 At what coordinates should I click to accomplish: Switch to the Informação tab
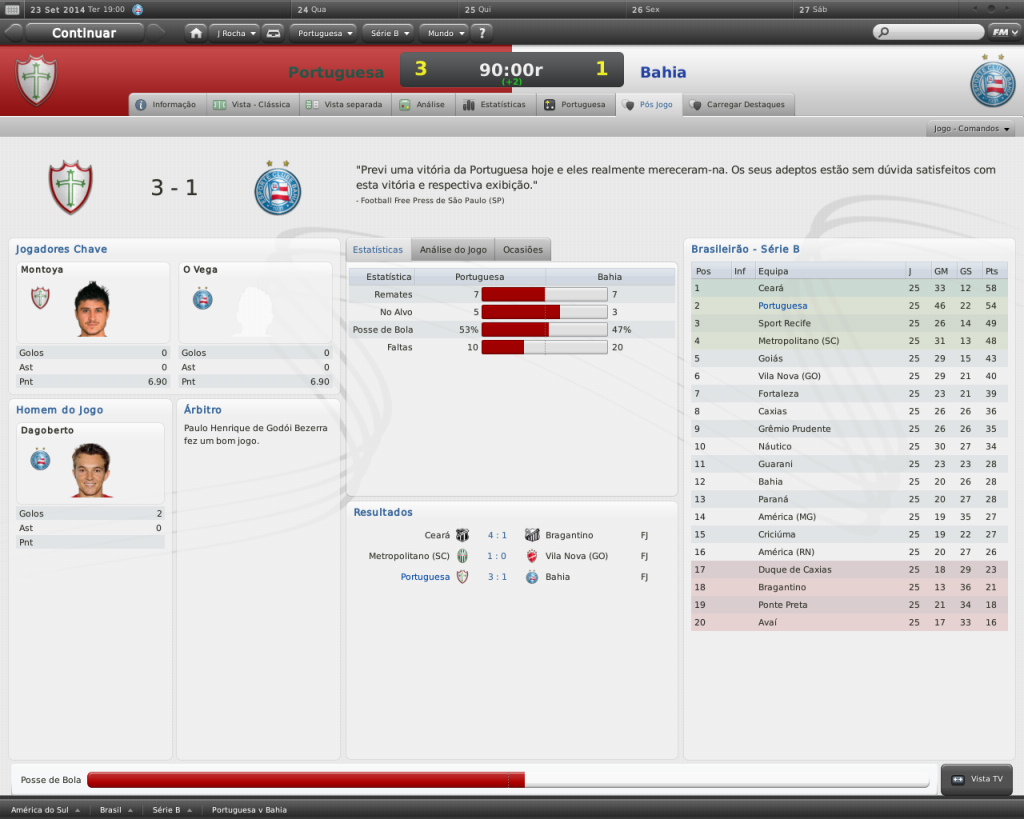click(x=167, y=104)
